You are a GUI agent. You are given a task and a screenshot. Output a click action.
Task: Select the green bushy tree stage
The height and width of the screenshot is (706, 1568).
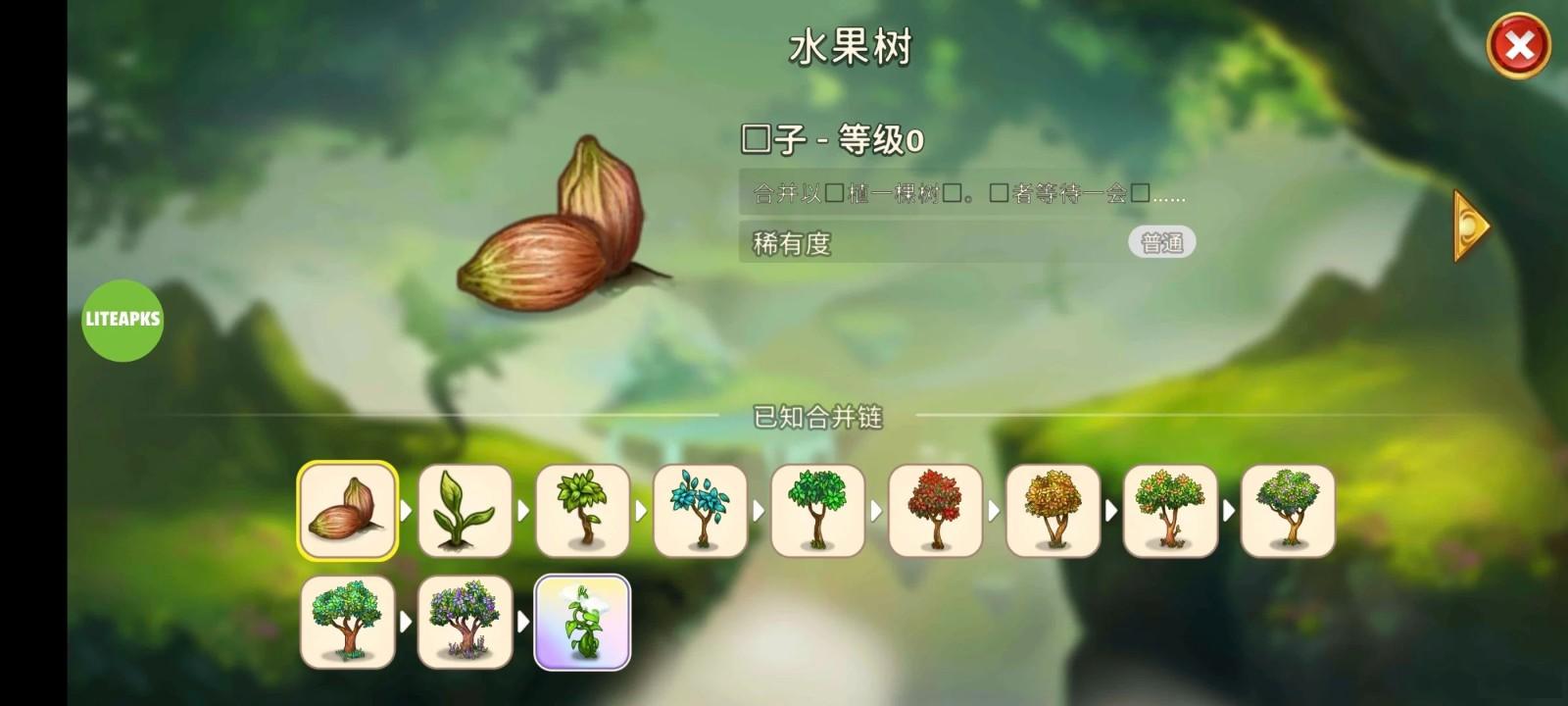pyautogui.click(x=817, y=511)
